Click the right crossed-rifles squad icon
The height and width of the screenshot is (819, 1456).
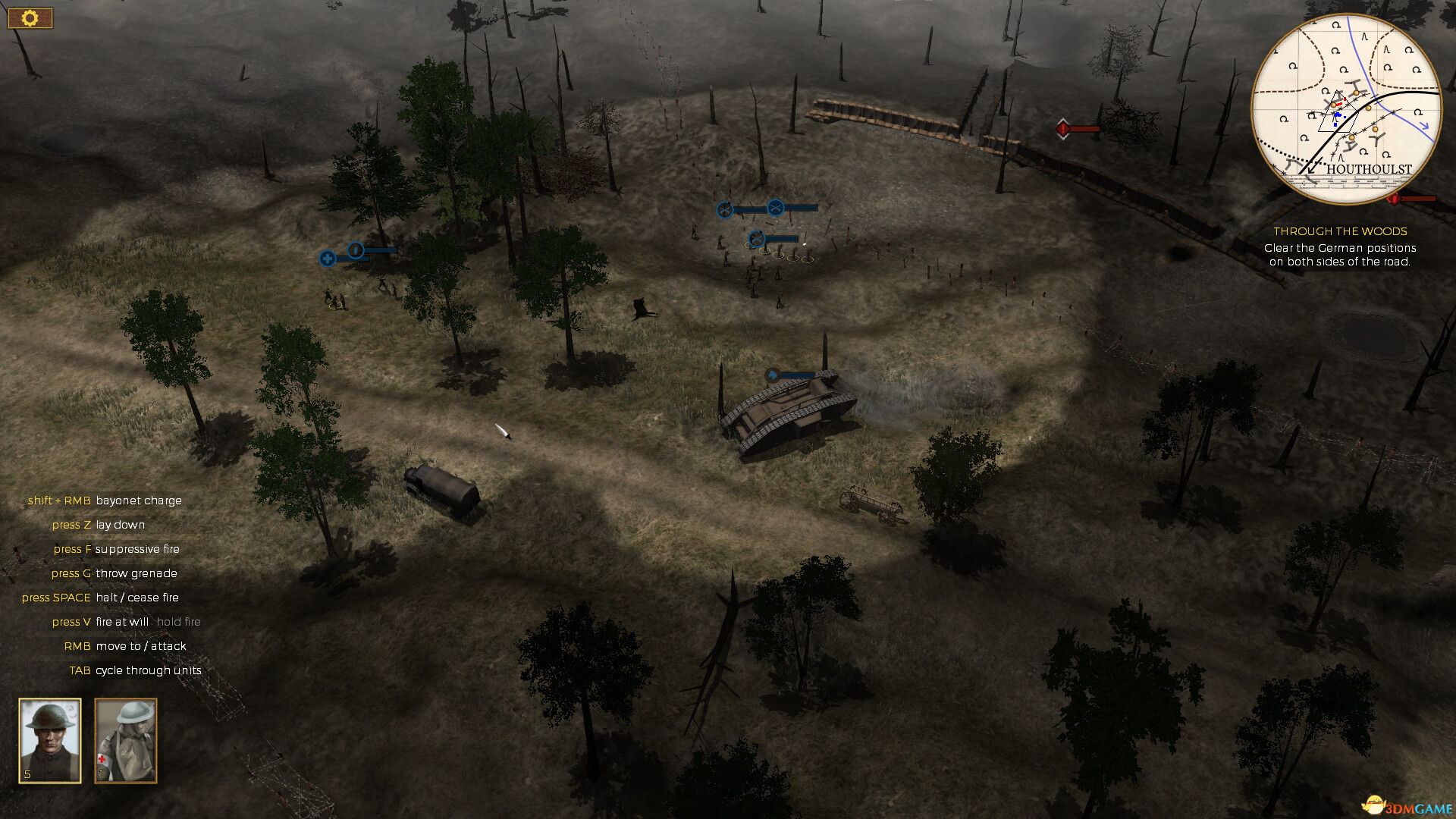pyautogui.click(x=776, y=208)
